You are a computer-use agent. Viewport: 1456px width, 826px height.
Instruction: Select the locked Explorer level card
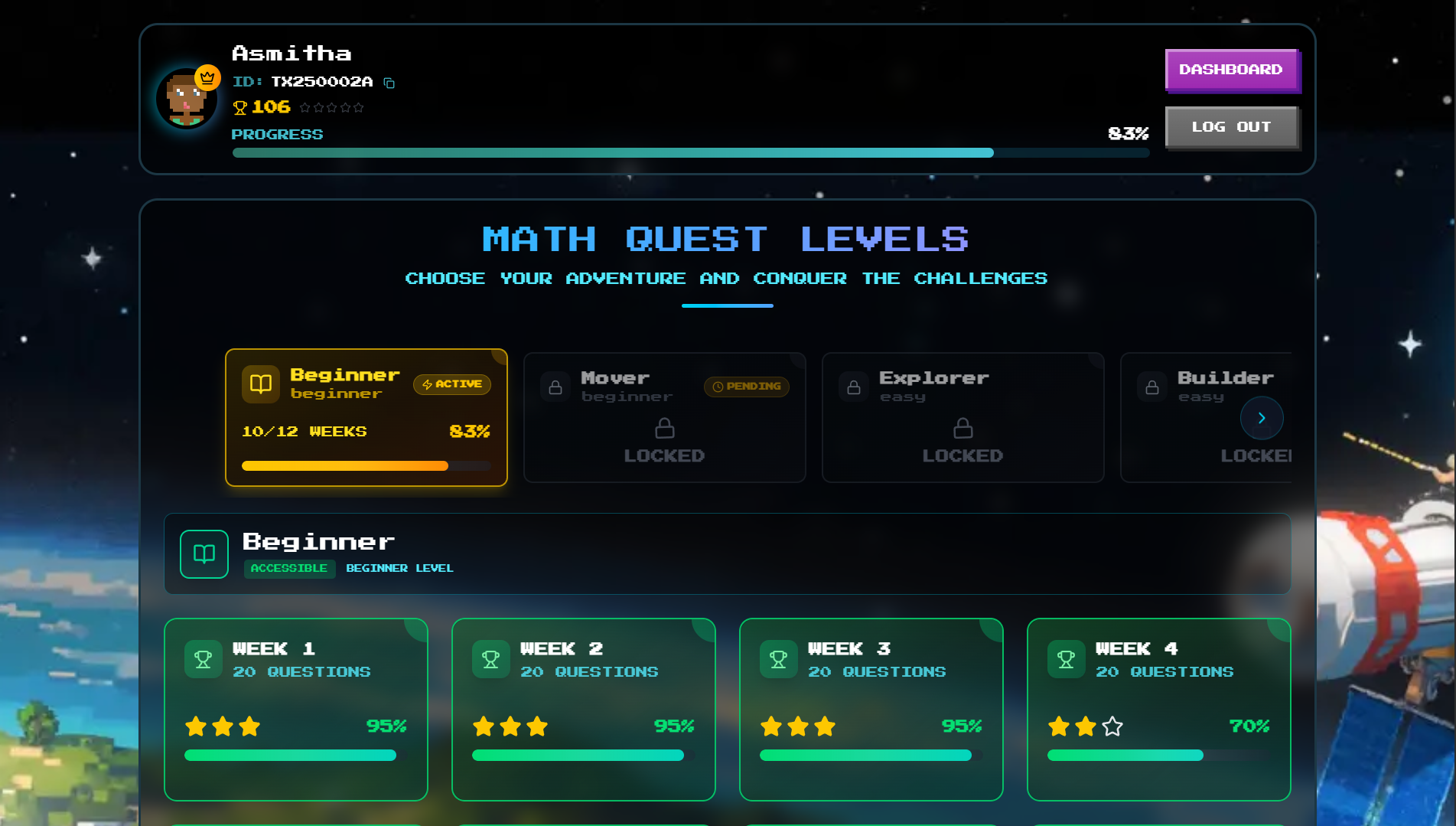(963, 417)
